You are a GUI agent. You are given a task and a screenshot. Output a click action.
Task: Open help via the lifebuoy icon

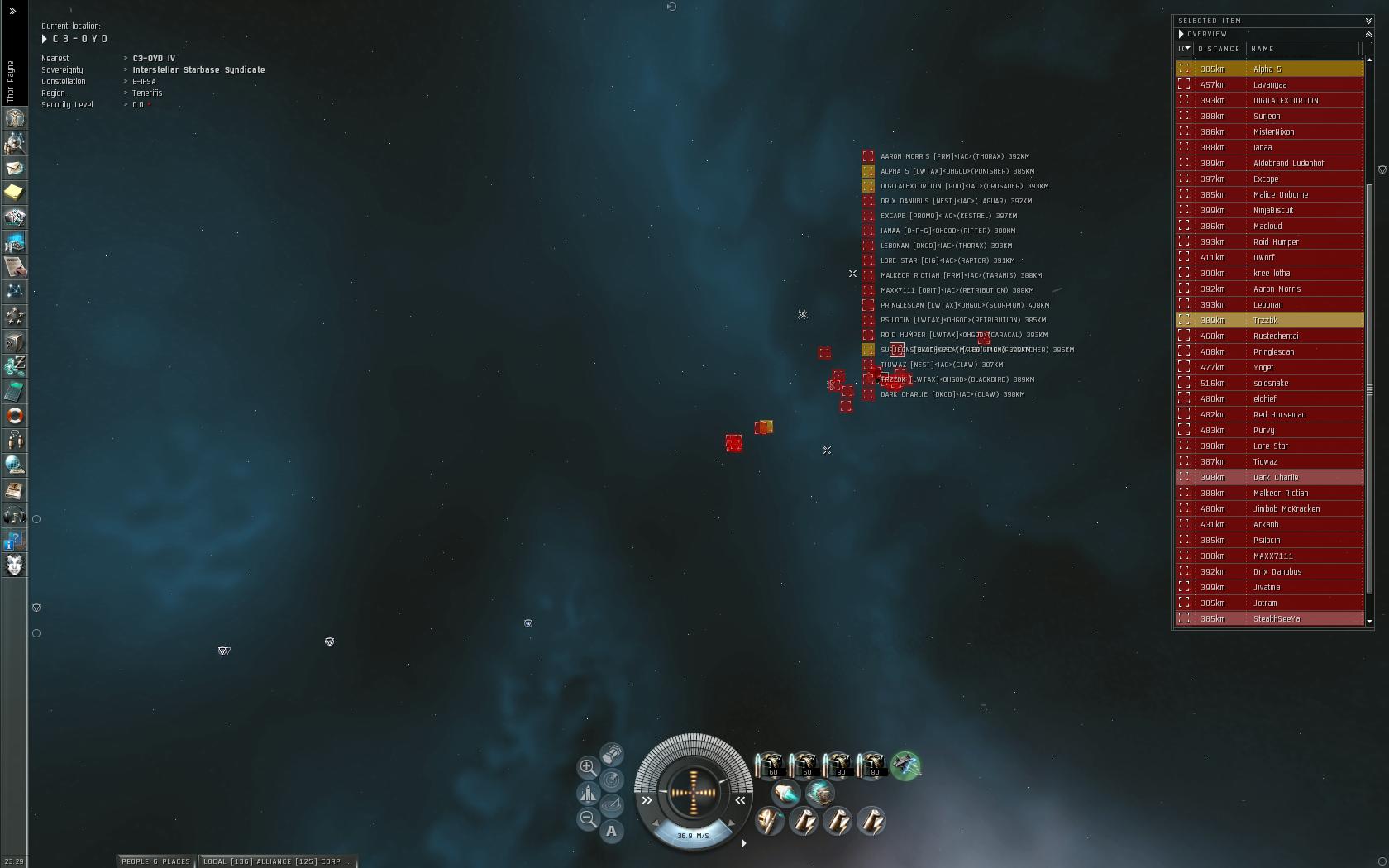coord(14,415)
